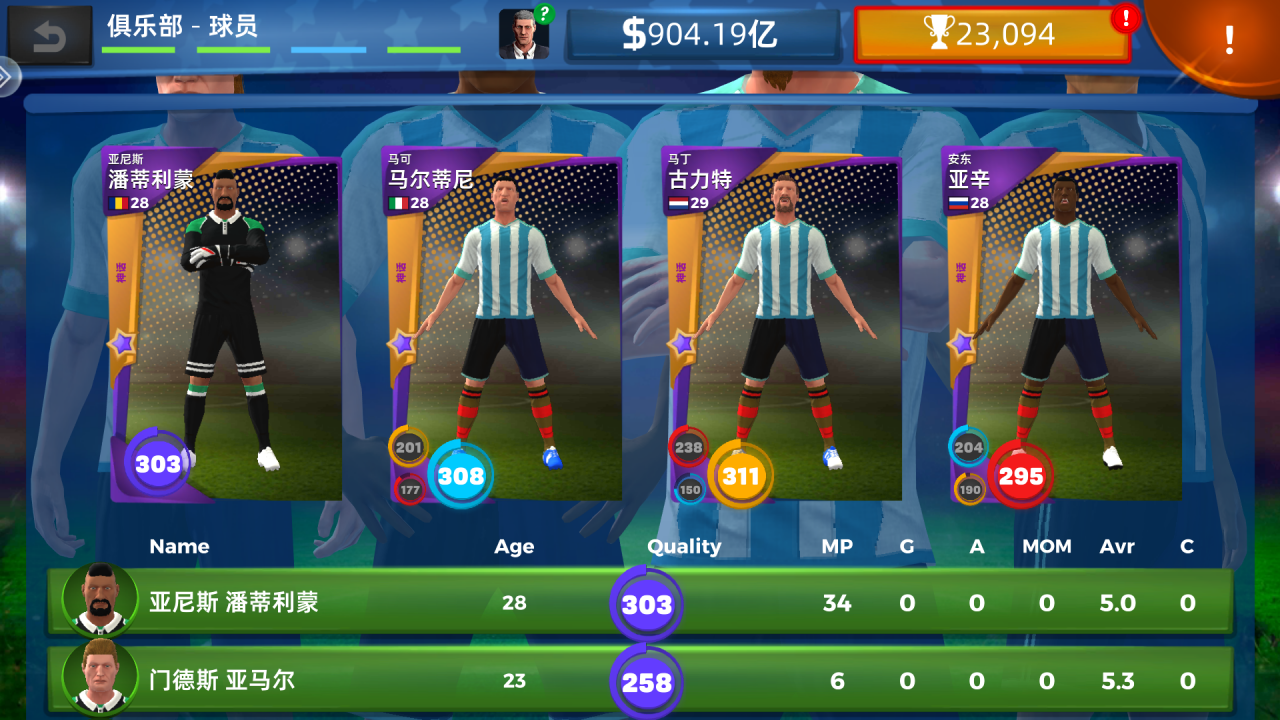This screenshot has height=720, width=1280.
Task: Click goalkeeper 潘蒂利蒙's 303 quality badge
Action: (158, 463)
